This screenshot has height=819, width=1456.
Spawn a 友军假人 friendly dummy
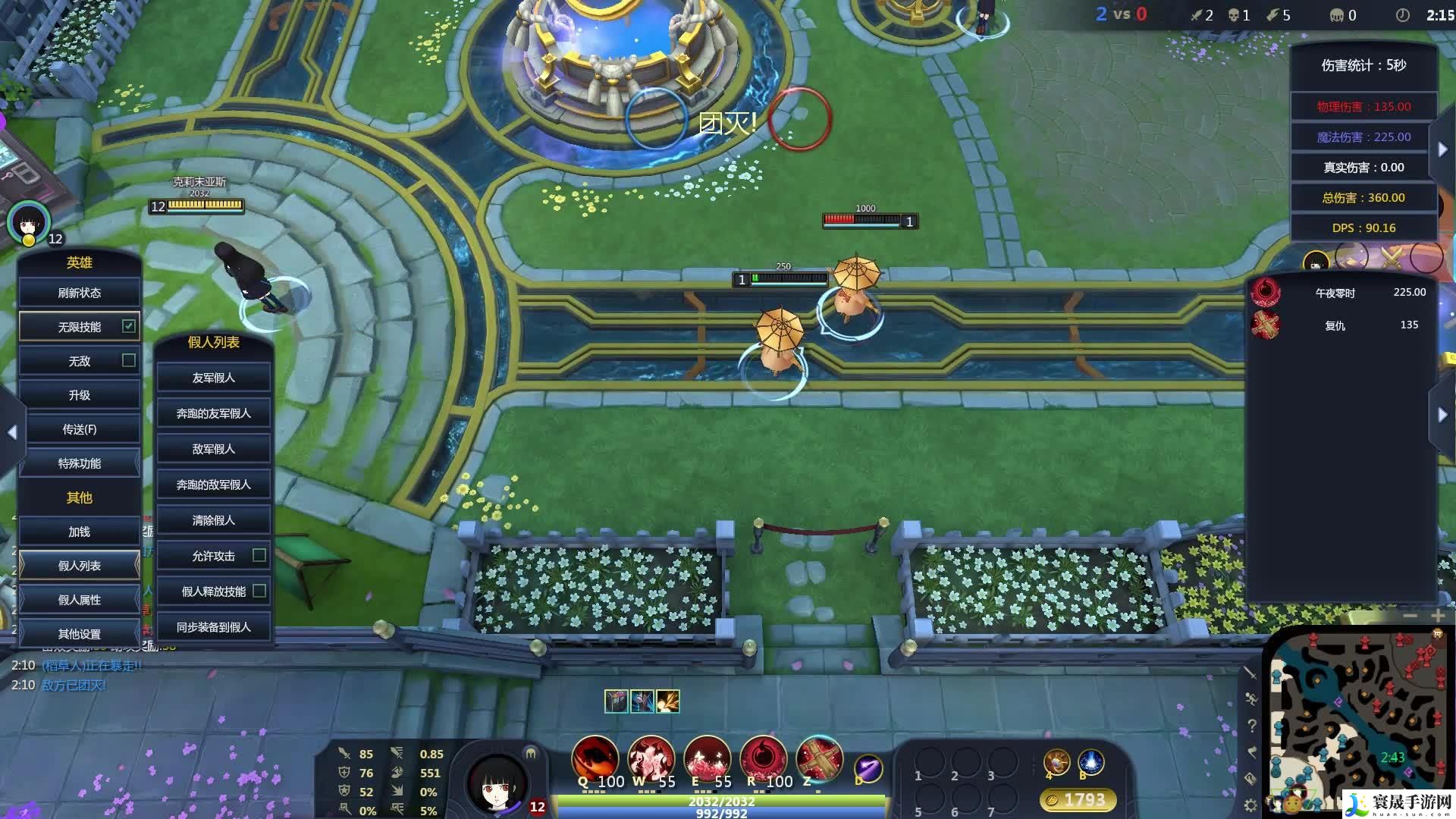click(x=213, y=378)
